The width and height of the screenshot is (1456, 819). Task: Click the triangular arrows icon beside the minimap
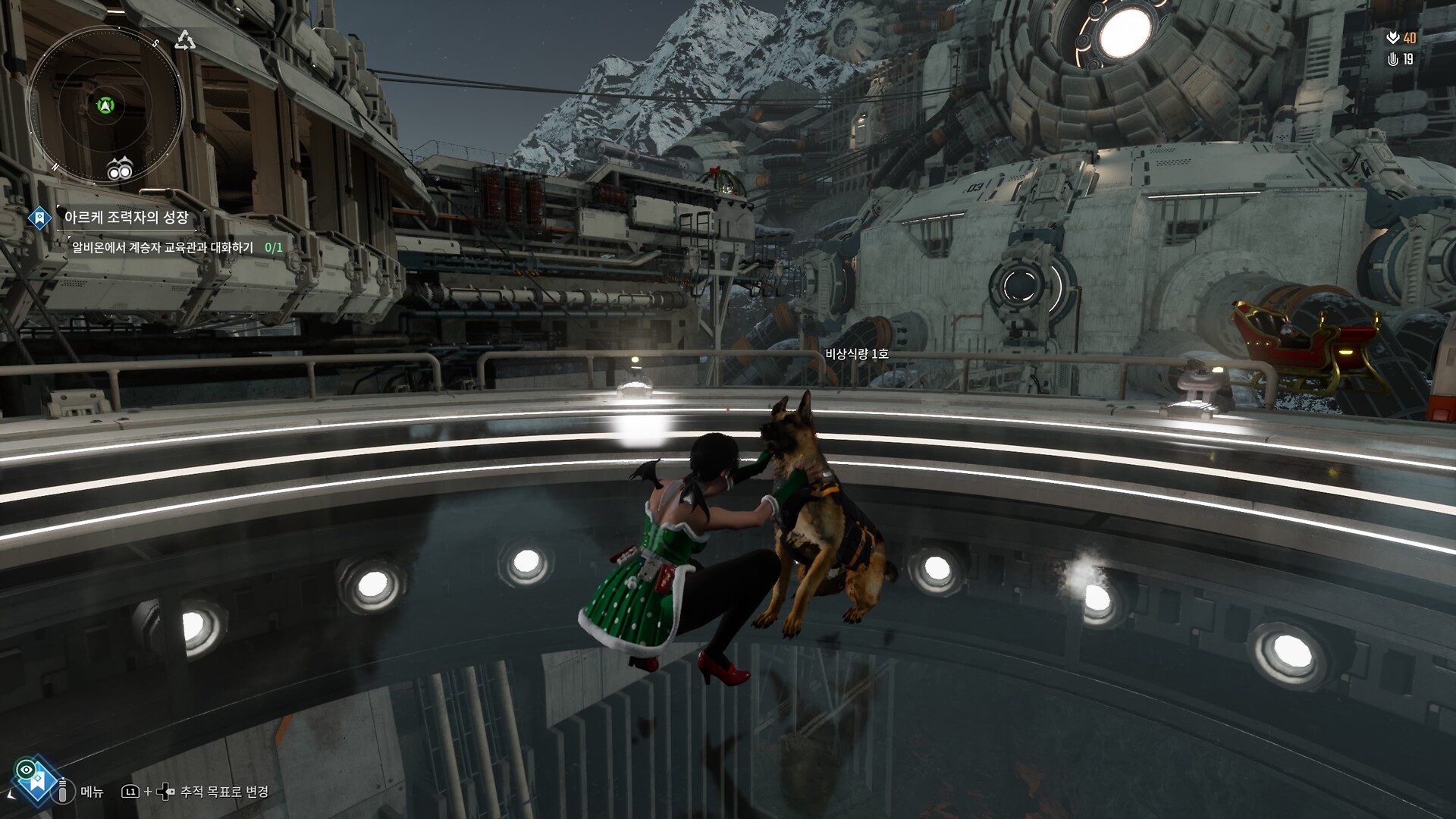[185, 40]
